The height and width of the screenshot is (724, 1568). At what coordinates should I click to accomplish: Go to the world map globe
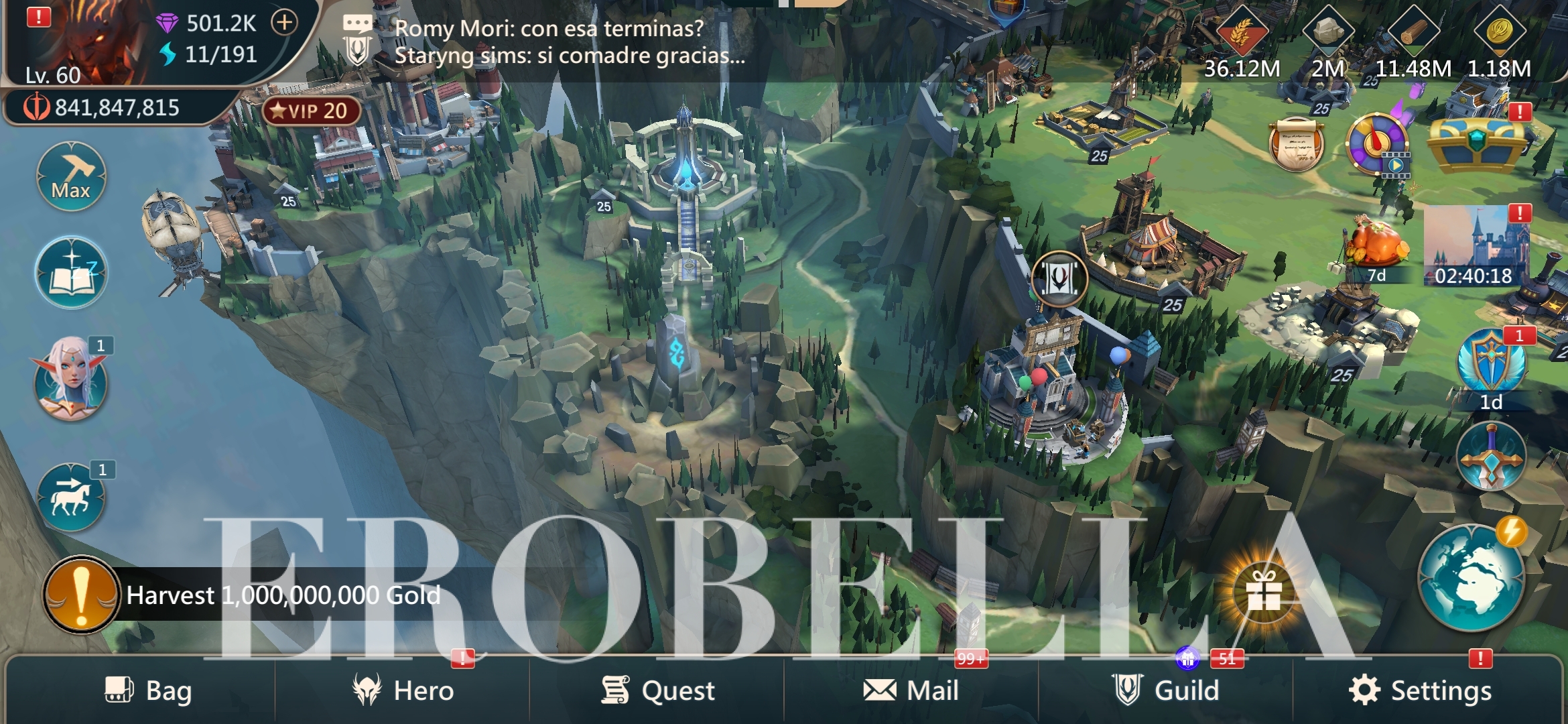point(1472,578)
